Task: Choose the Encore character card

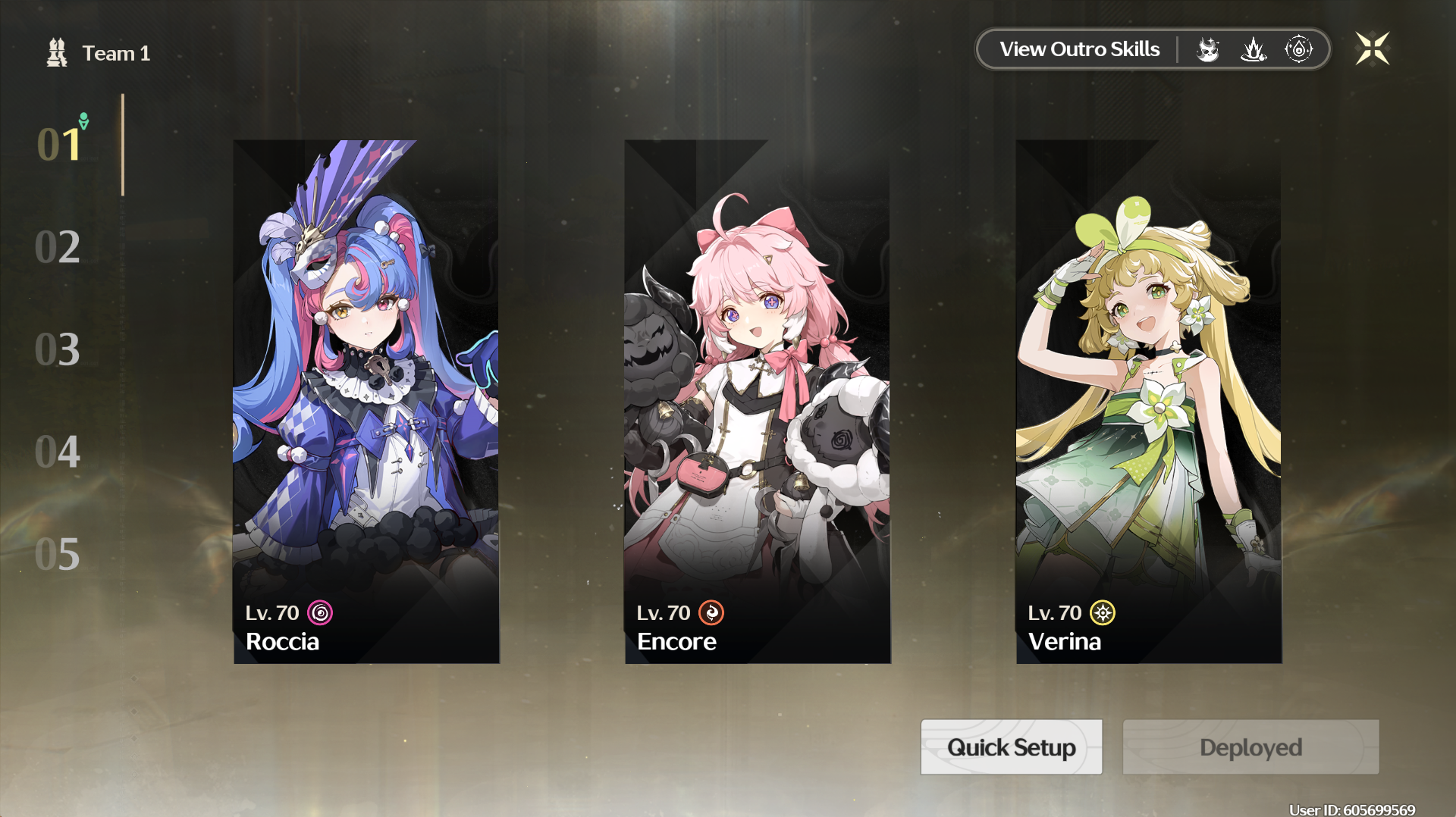Action: [758, 402]
